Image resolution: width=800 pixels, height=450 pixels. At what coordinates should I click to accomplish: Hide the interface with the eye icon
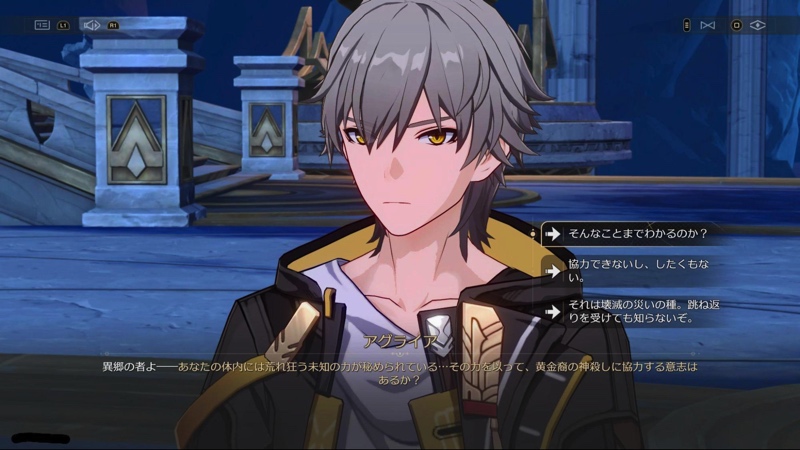coord(757,25)
